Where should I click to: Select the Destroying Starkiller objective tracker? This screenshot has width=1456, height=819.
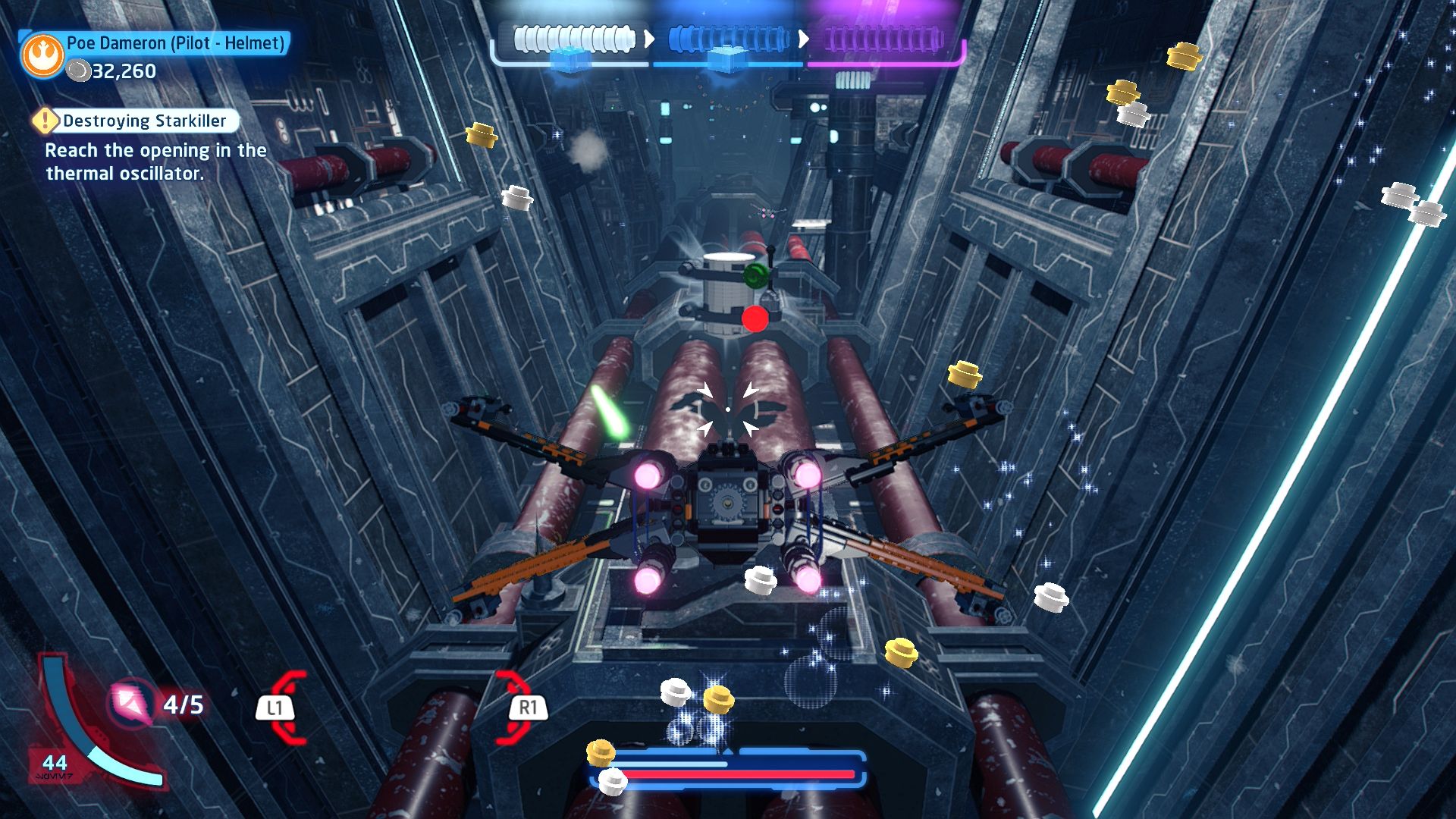click(x=136, y=121)
